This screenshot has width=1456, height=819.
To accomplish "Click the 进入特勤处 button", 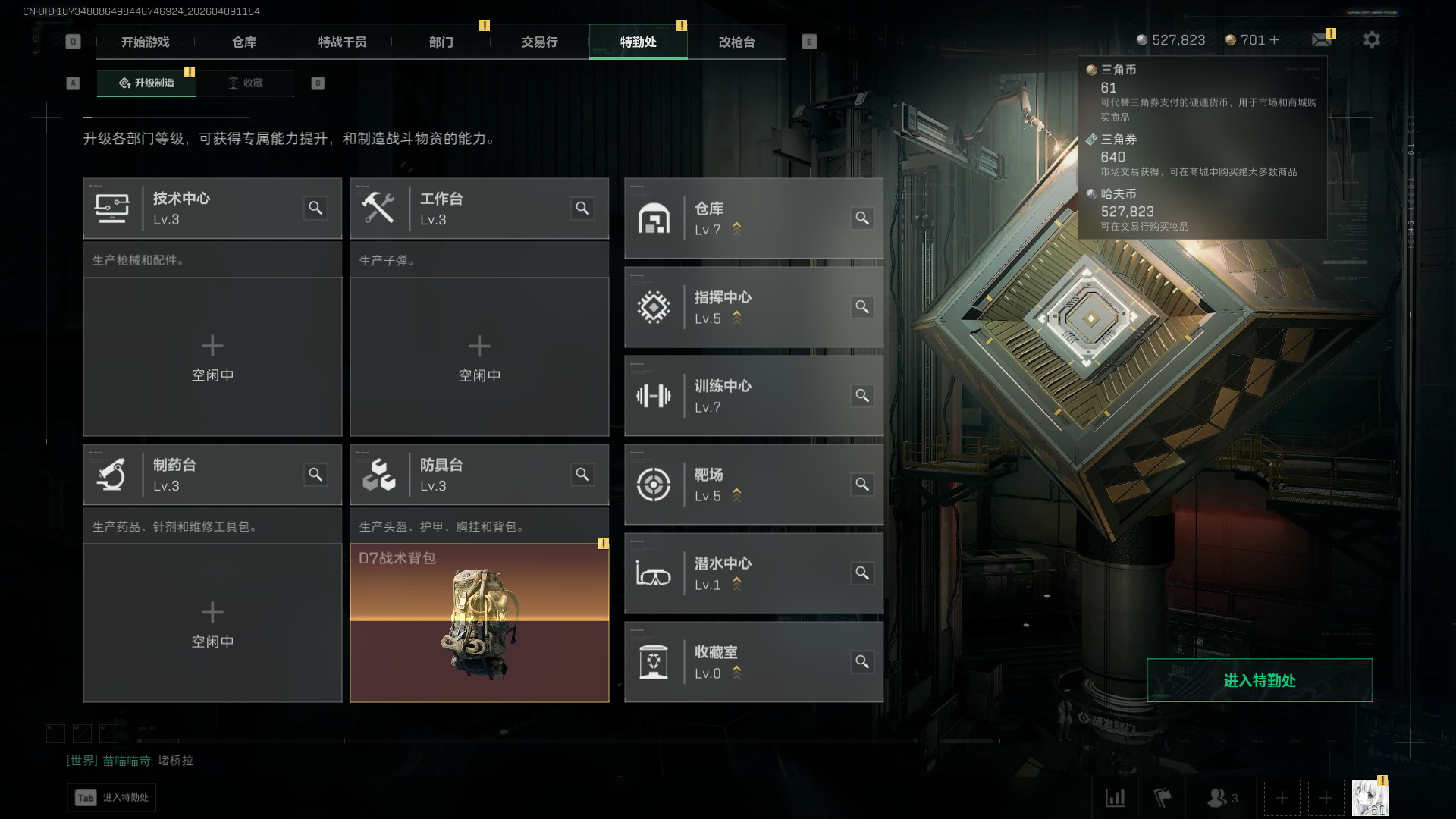I will click(1259, 680).
